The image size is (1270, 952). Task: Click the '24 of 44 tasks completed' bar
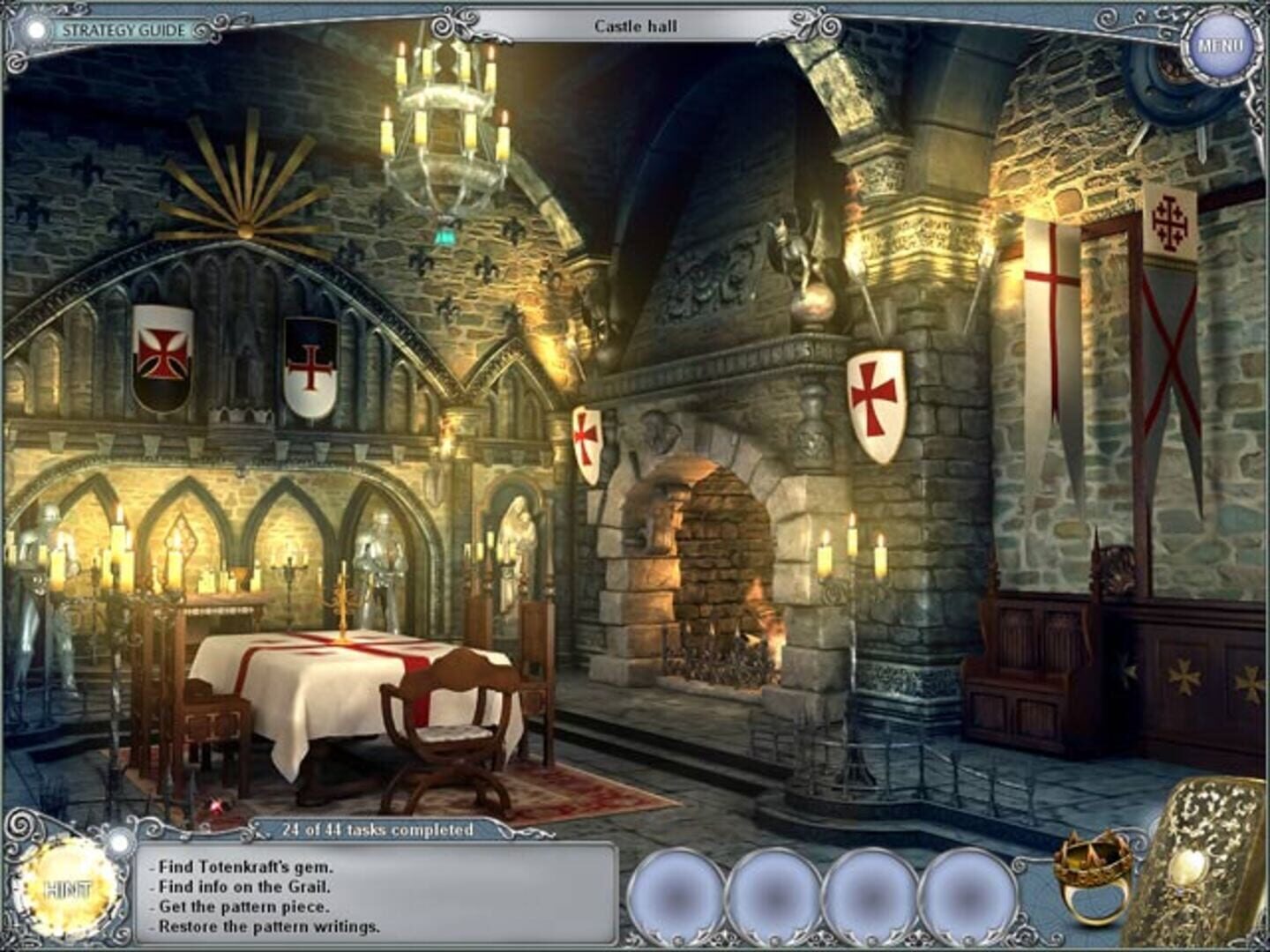(x=377, y=828)
